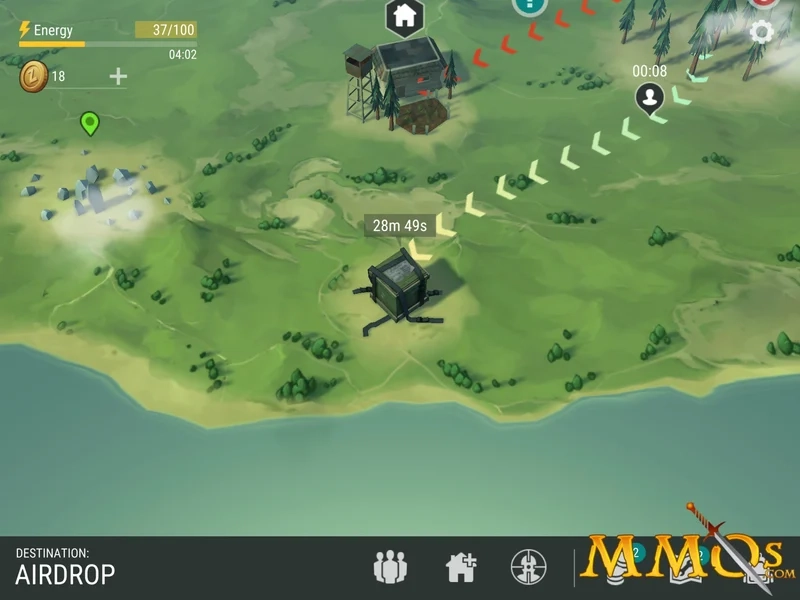Open the settings gear menu
The width and height of the screenshot is (800, 600).
coord(762,32)
